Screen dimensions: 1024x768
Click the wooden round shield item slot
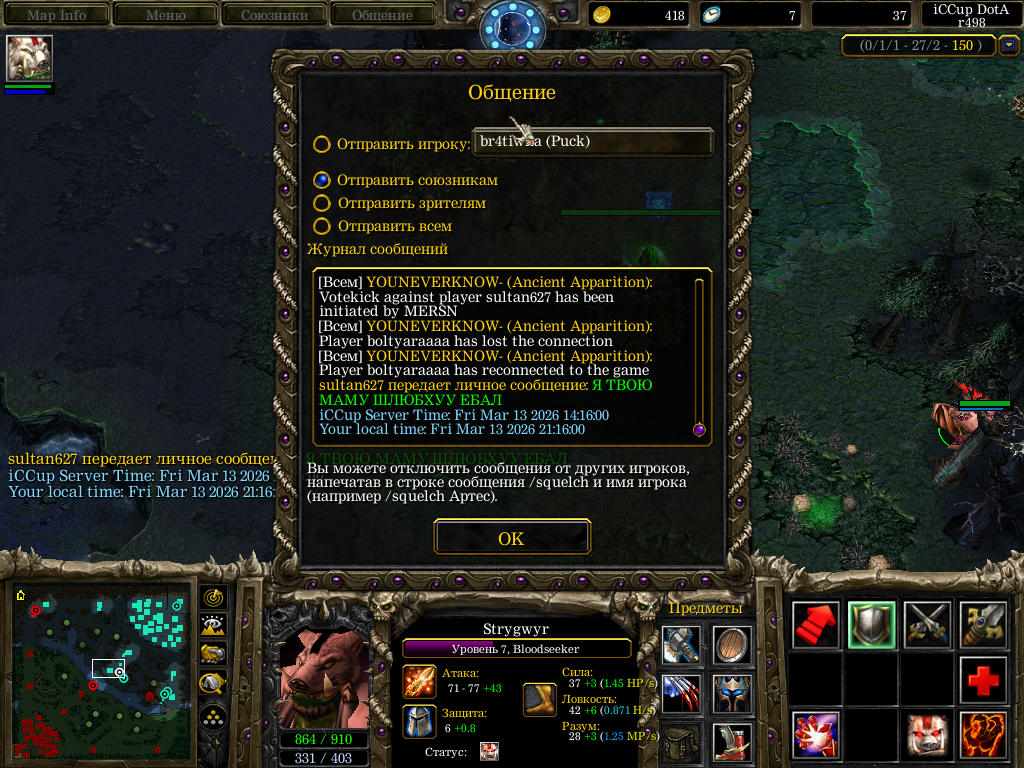[734, 645]
